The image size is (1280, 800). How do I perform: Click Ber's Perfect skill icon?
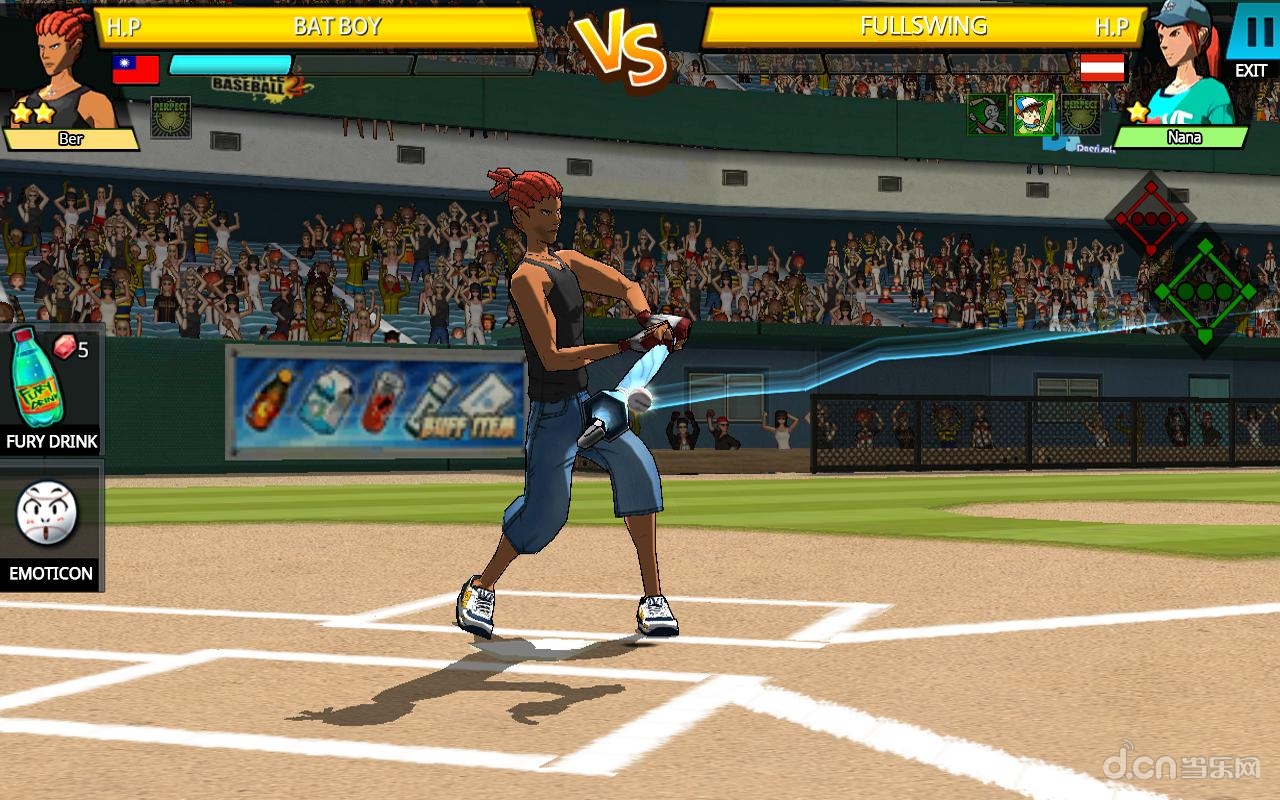(170, 117)
